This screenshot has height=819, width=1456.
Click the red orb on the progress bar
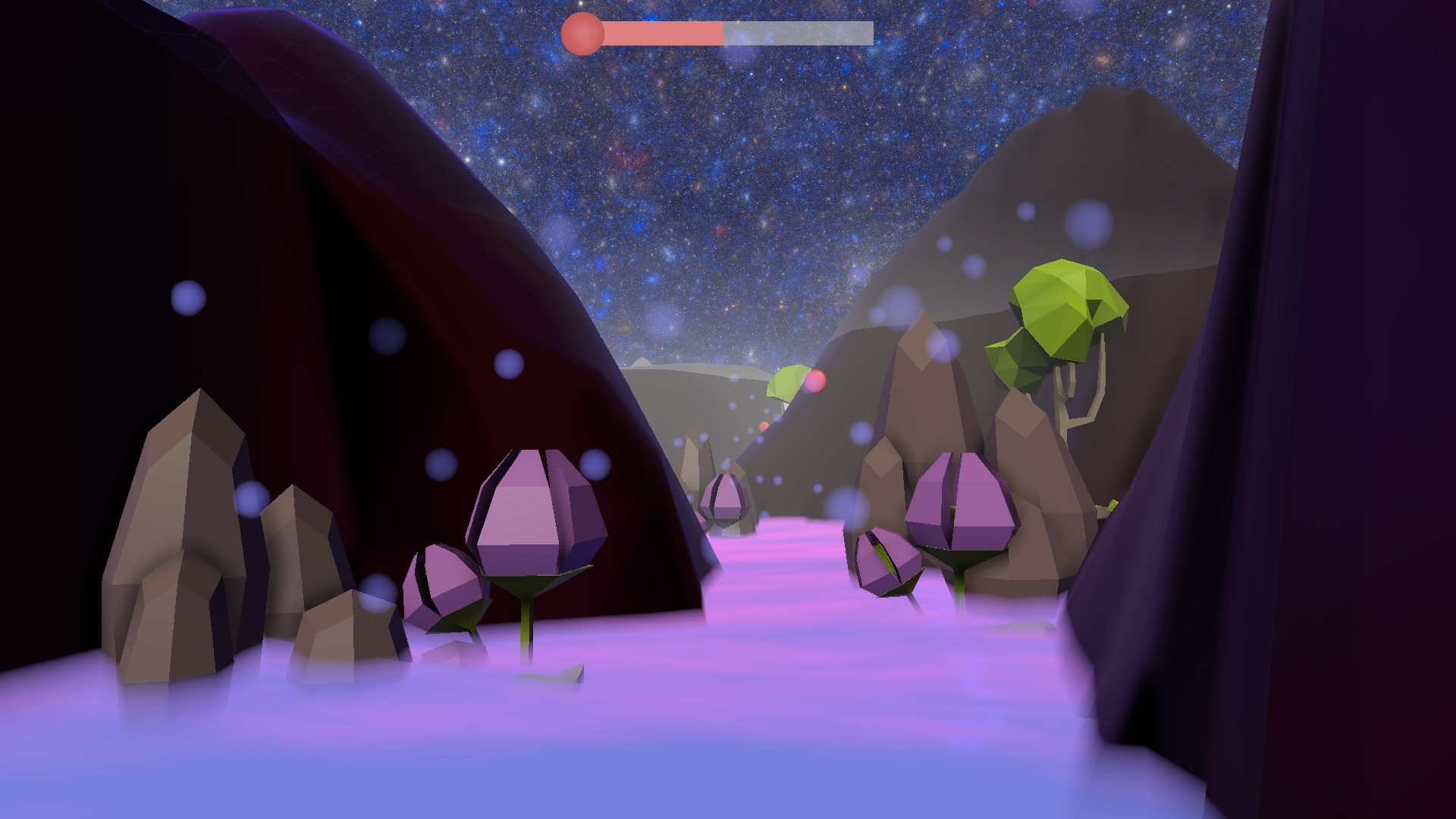[582, 32]
